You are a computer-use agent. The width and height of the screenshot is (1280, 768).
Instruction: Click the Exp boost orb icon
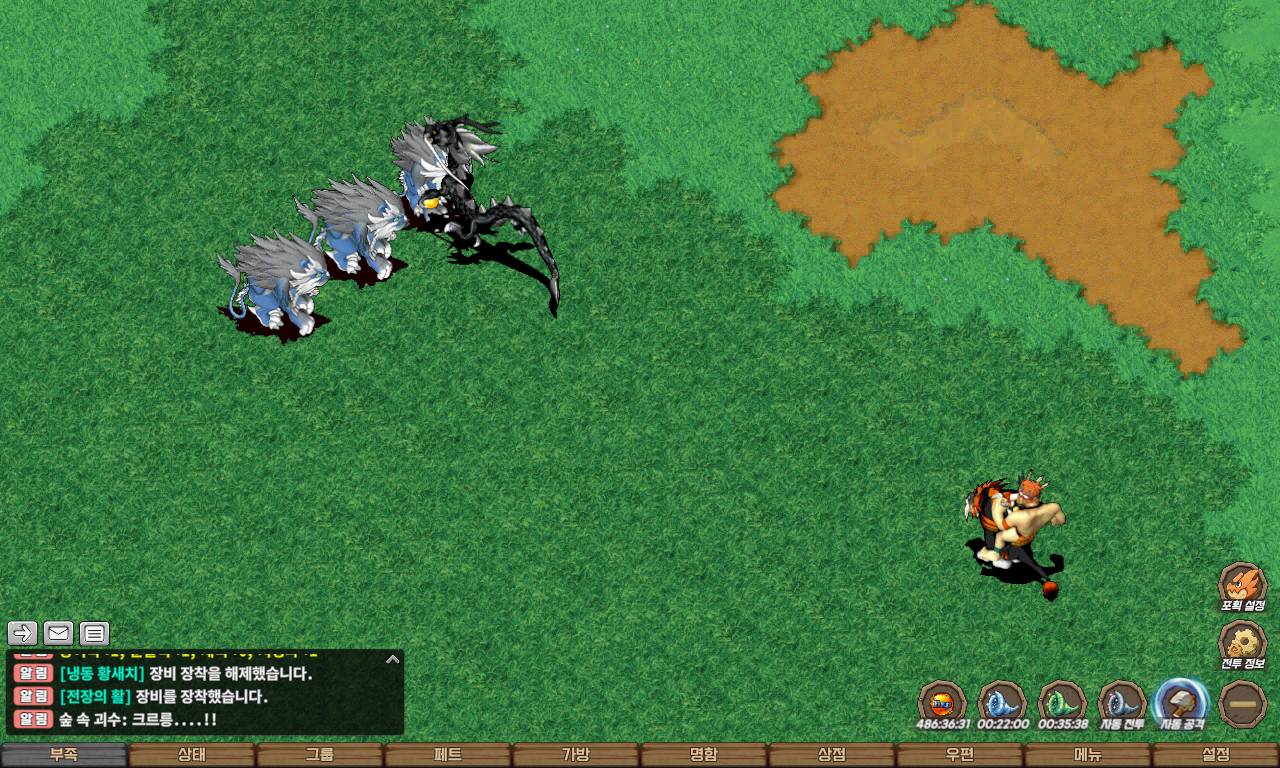[942, 703]
